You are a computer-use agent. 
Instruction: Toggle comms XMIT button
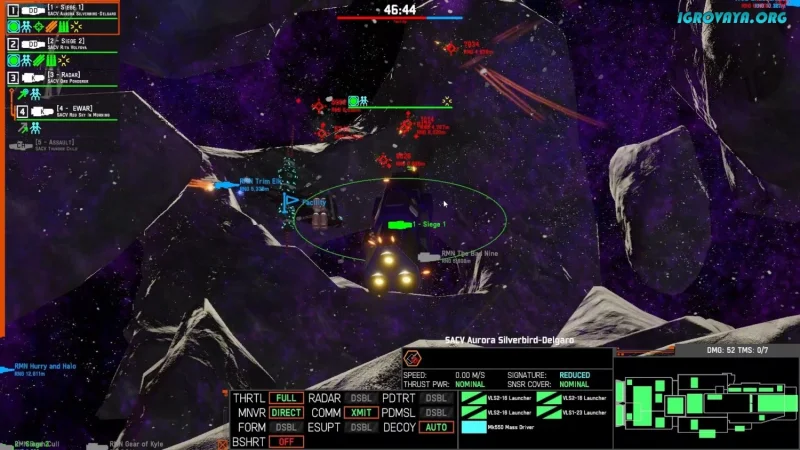tap(361, 412)
